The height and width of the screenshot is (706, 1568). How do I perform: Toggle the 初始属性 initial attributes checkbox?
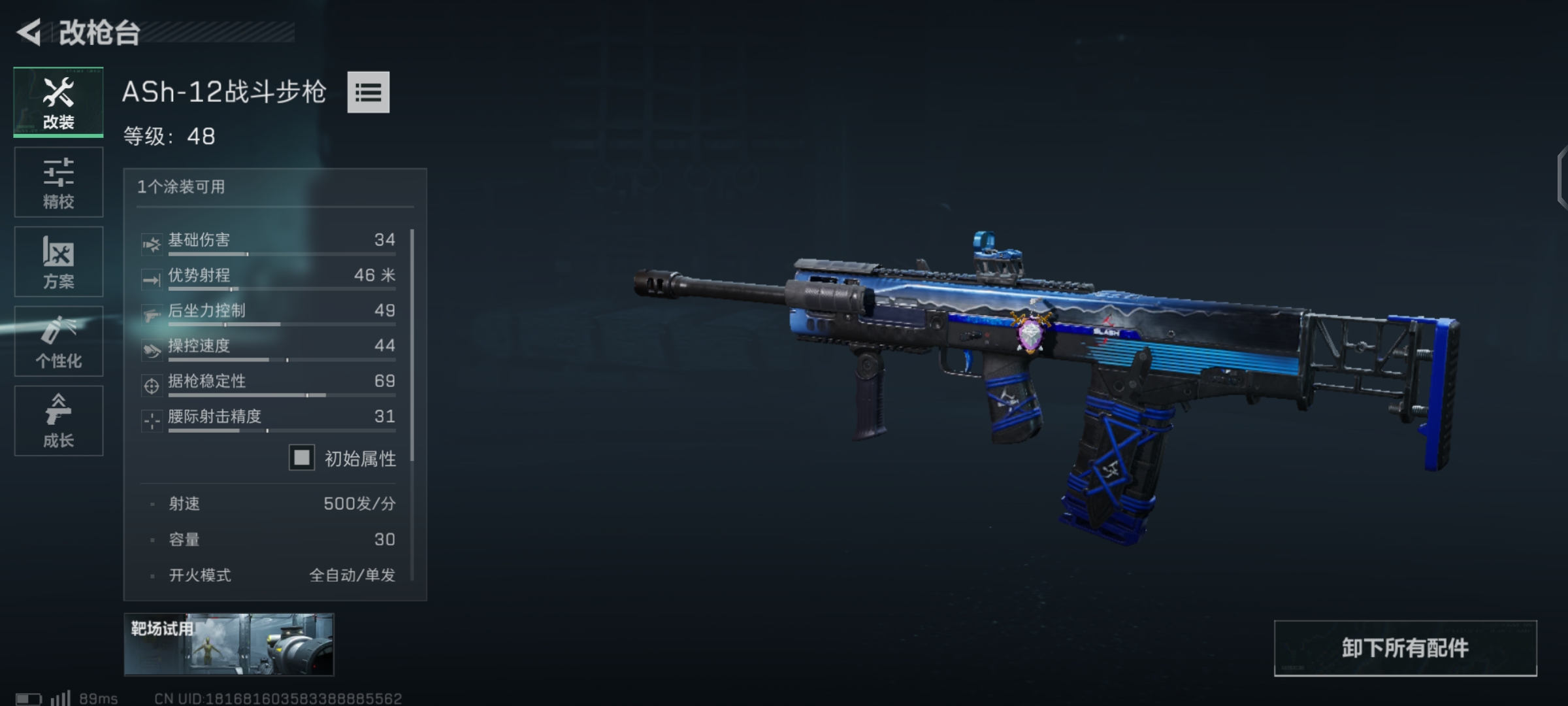(x=301, y=458)
